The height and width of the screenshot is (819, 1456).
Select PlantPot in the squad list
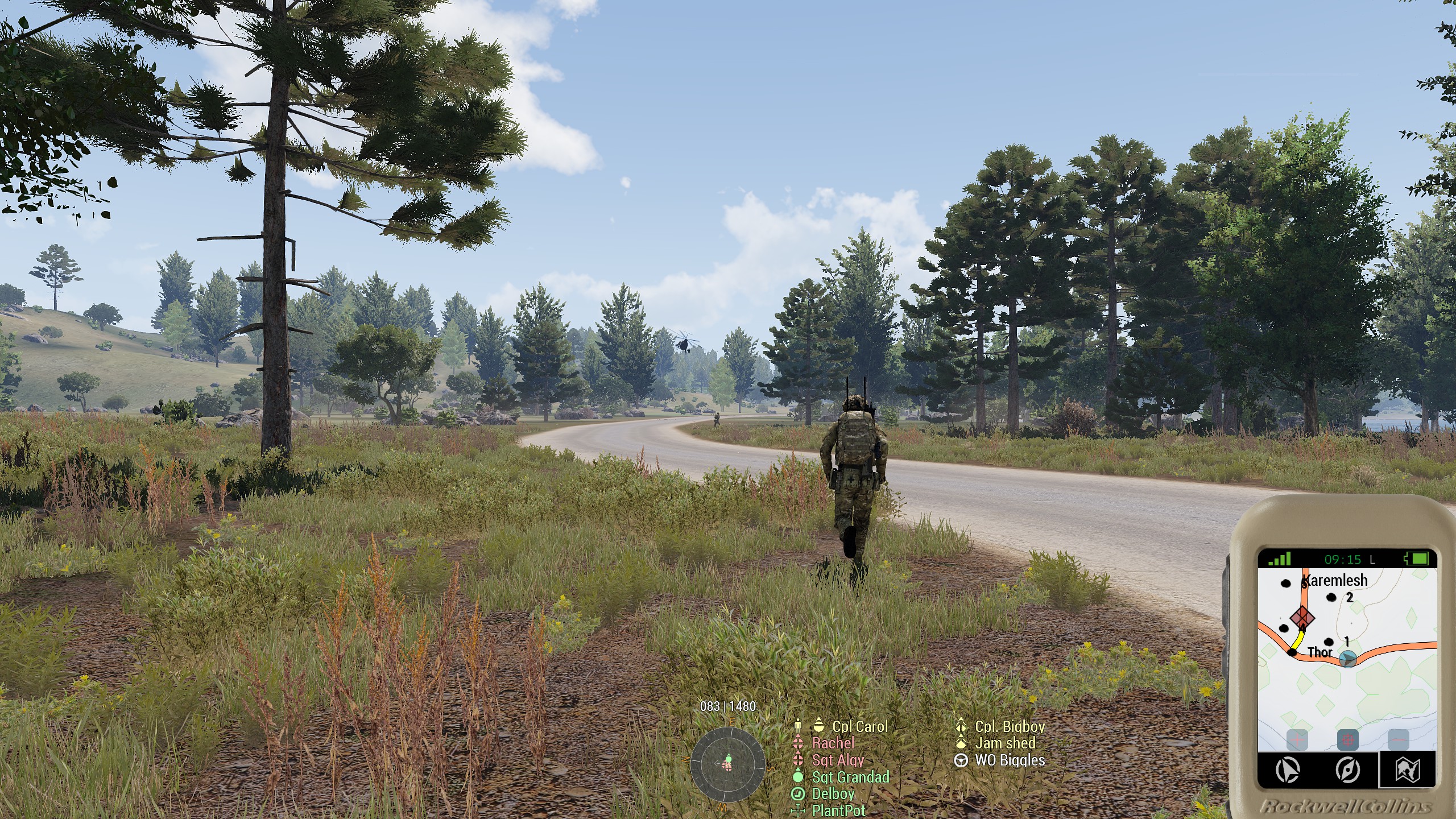coord(839,810)
